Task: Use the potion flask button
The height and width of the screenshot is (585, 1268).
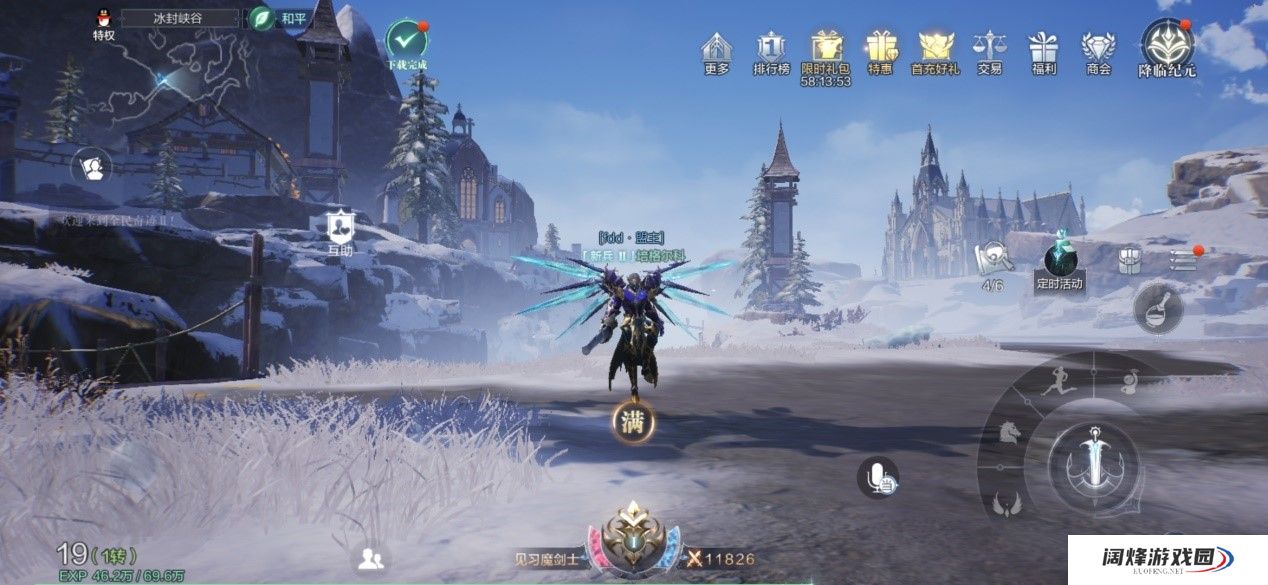Action: [1158, 309]
